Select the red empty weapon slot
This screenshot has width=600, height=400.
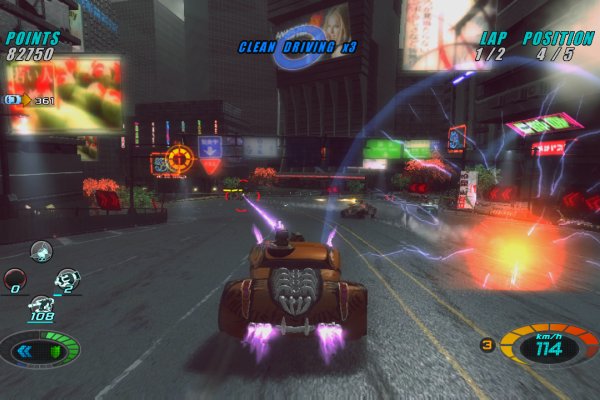14,279
